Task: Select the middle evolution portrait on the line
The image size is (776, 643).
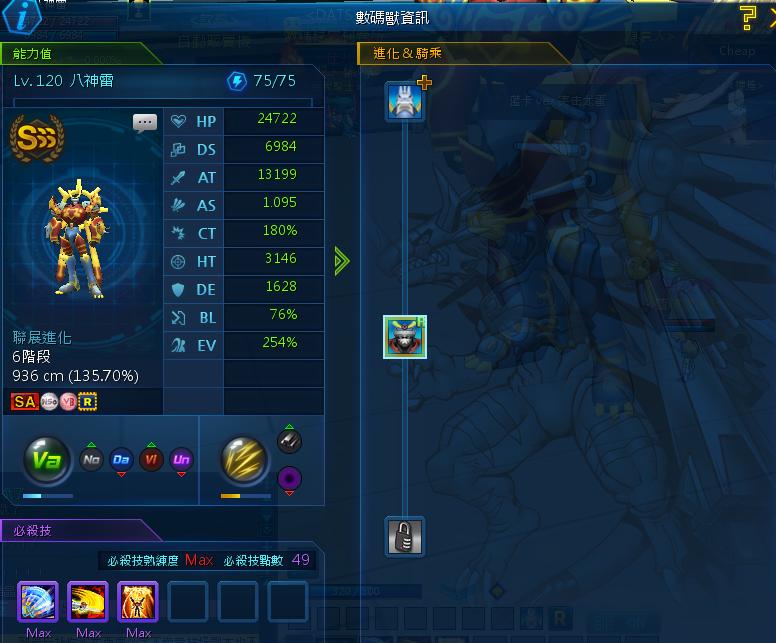Action: pyautogui.click(x=405, y=337)
